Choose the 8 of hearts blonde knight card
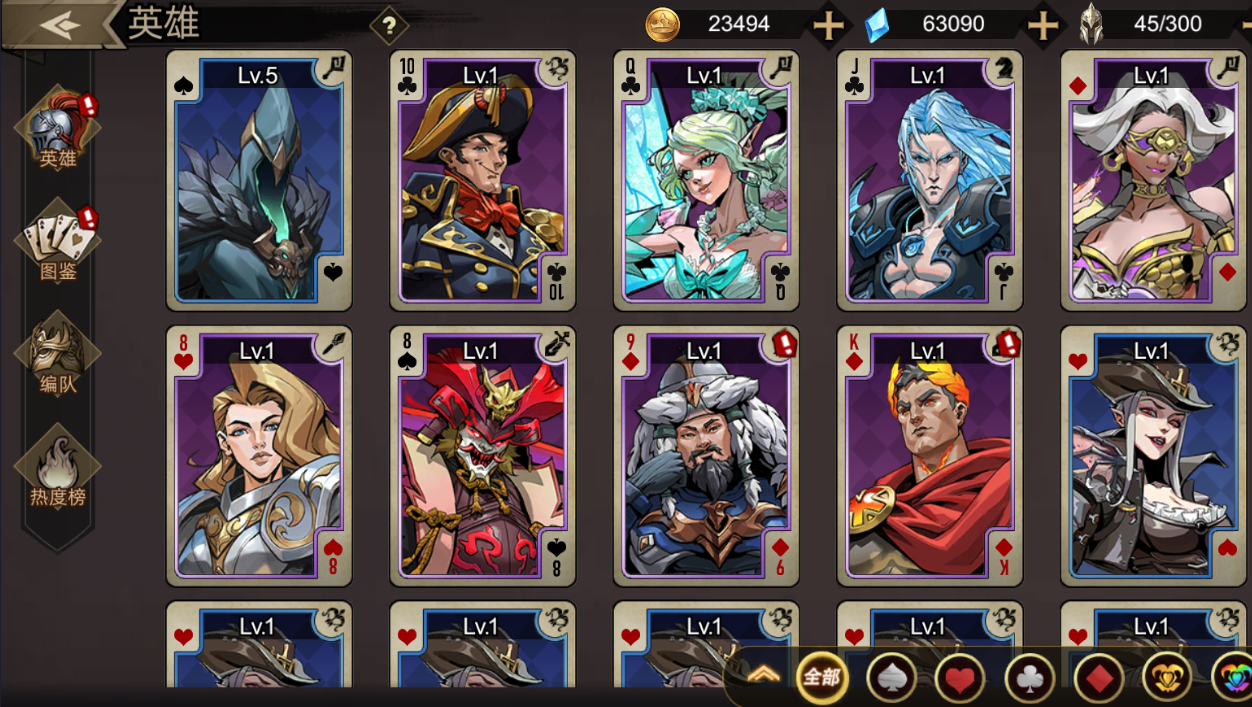 coord(259,455)
